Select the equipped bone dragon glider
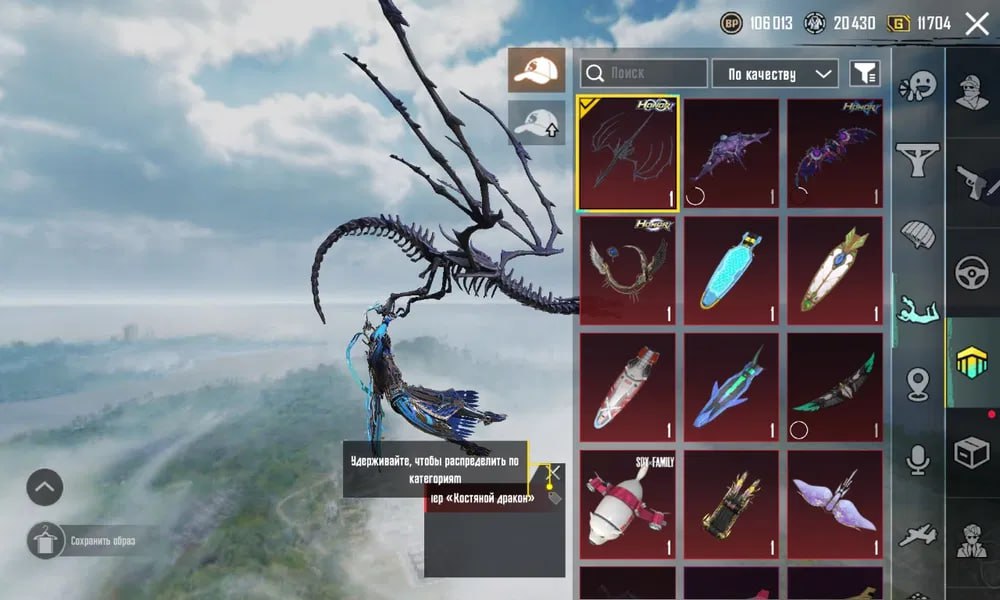Viewport: 1000px width, 600px height. 627,153
